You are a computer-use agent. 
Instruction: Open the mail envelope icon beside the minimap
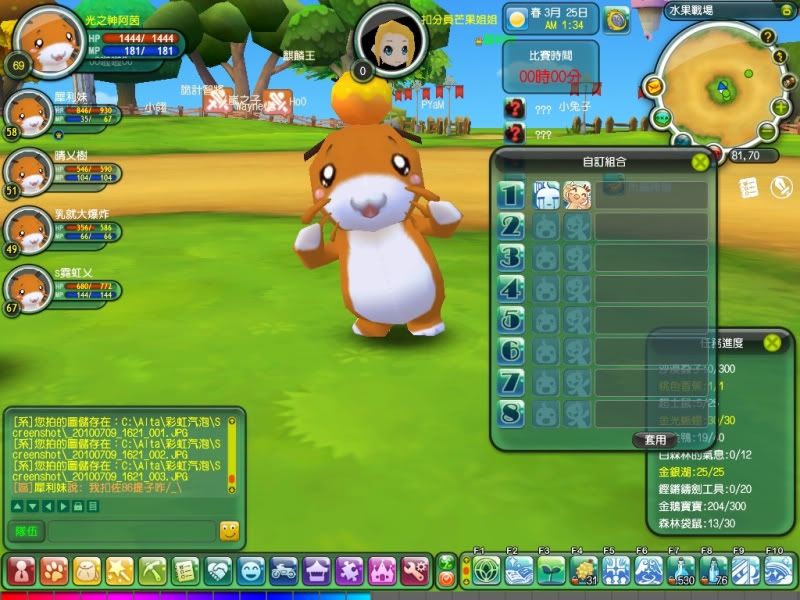click(652, 87)
